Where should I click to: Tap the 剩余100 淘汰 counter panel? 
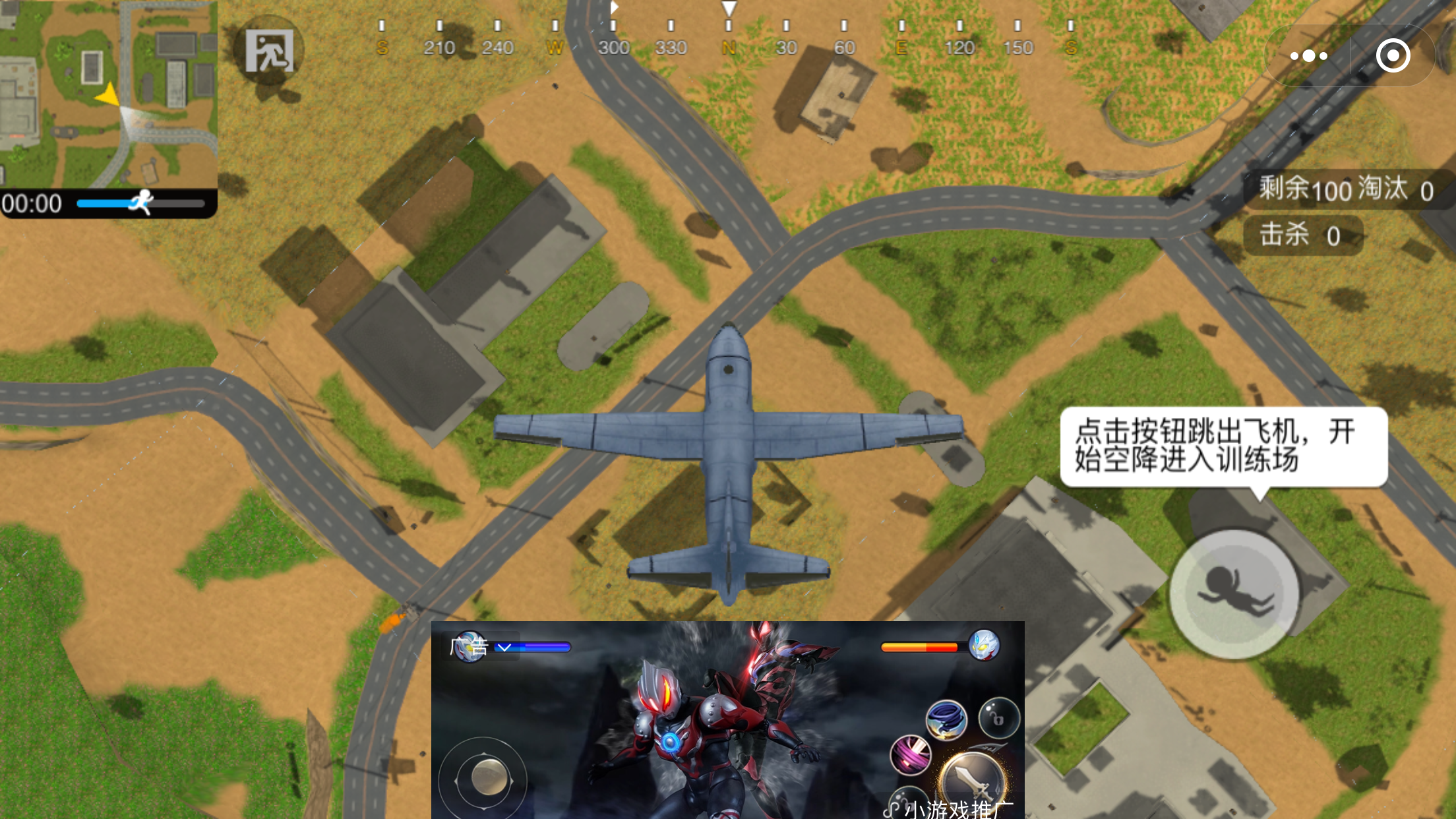[1345, 190]
